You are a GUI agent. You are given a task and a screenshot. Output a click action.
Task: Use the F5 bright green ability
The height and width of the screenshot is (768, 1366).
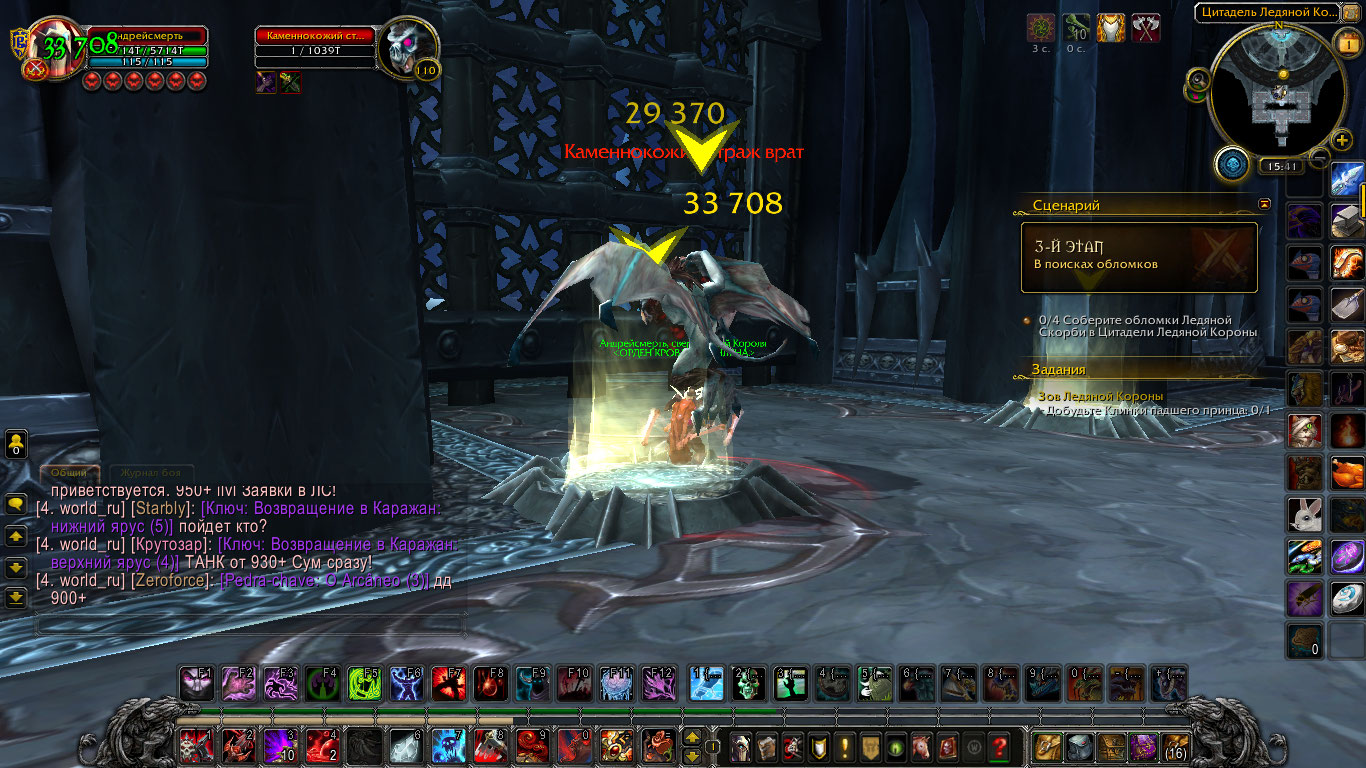(363, 683)
